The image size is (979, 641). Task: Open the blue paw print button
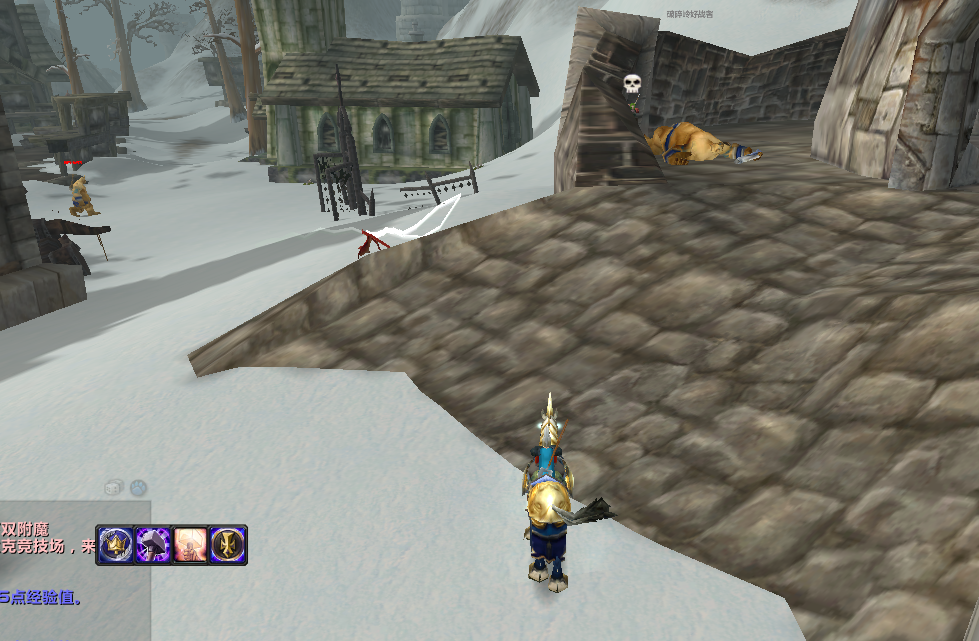138,487
